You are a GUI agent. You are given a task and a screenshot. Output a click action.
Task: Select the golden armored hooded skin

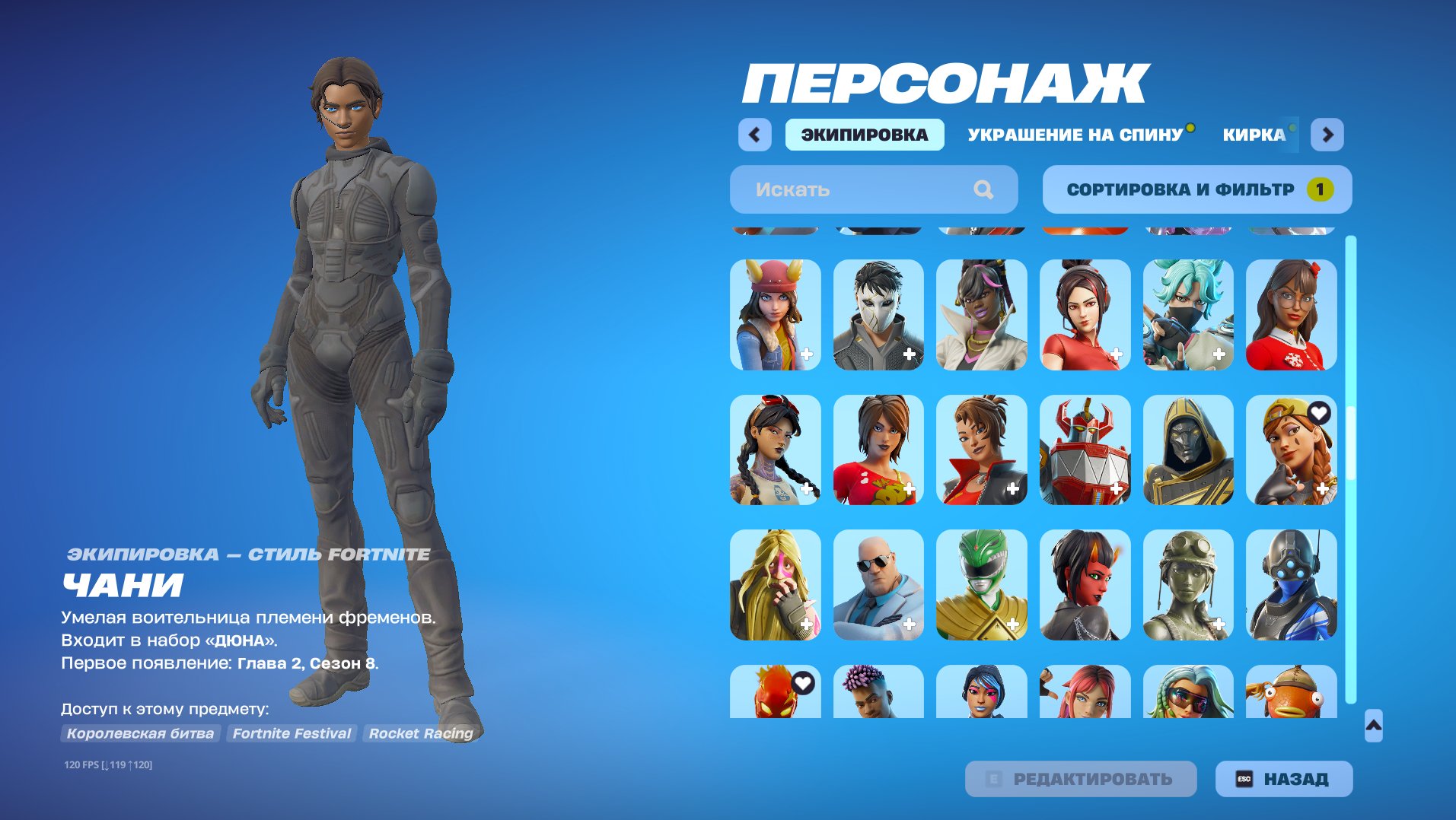tap(1187, 450)
